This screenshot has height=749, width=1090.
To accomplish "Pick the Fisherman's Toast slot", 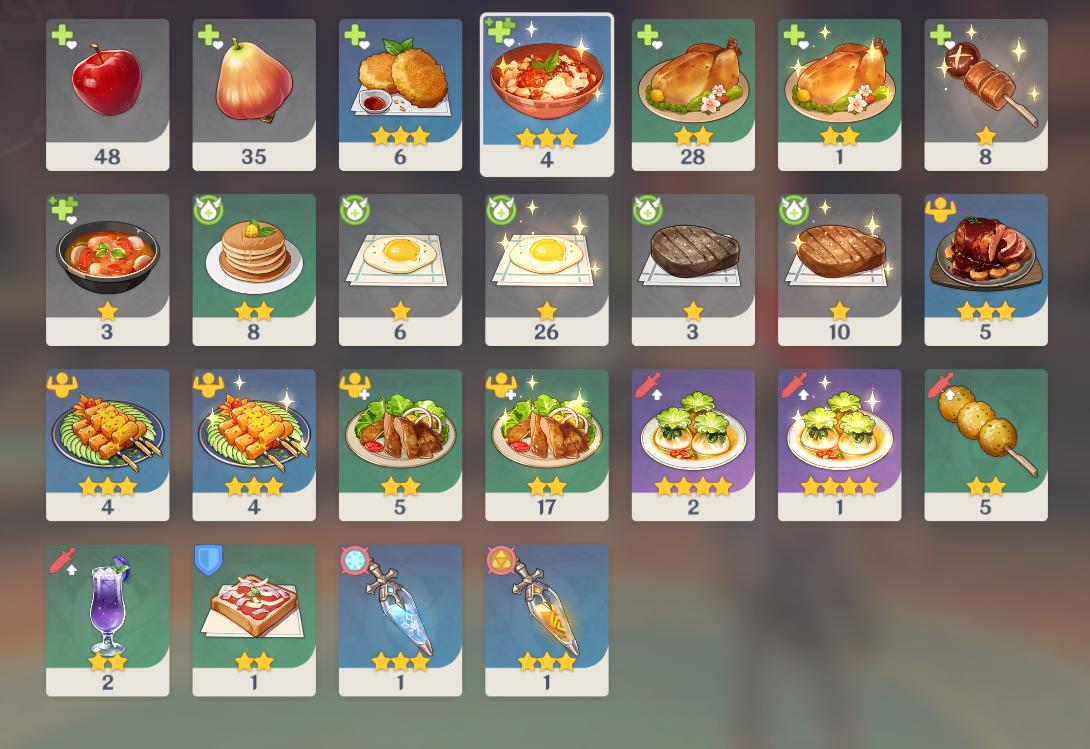I will 254,619.
